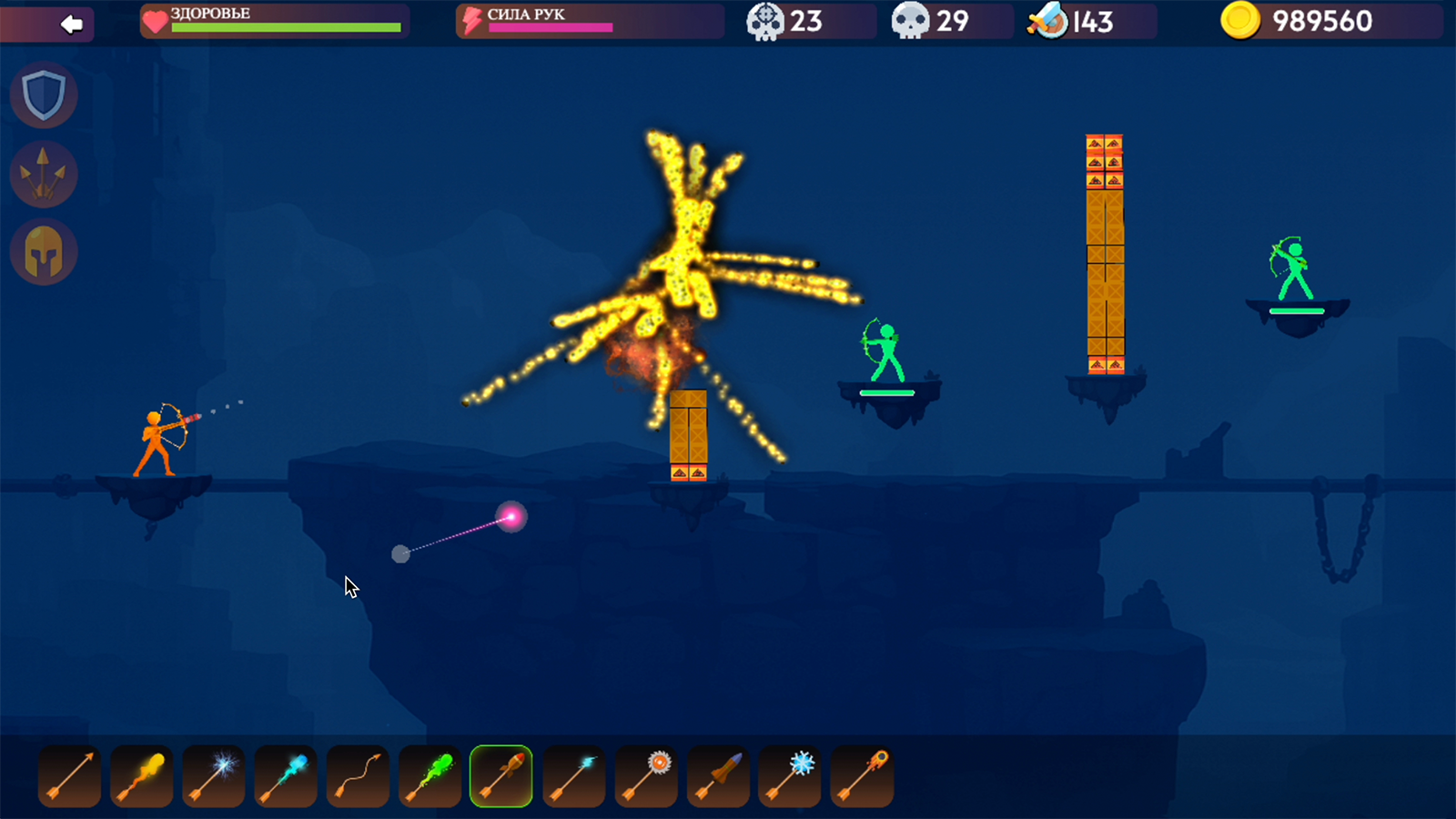Equip the fire arrow
The width and height of the screenshot is (1456, 819).
[x=141, y=775]
